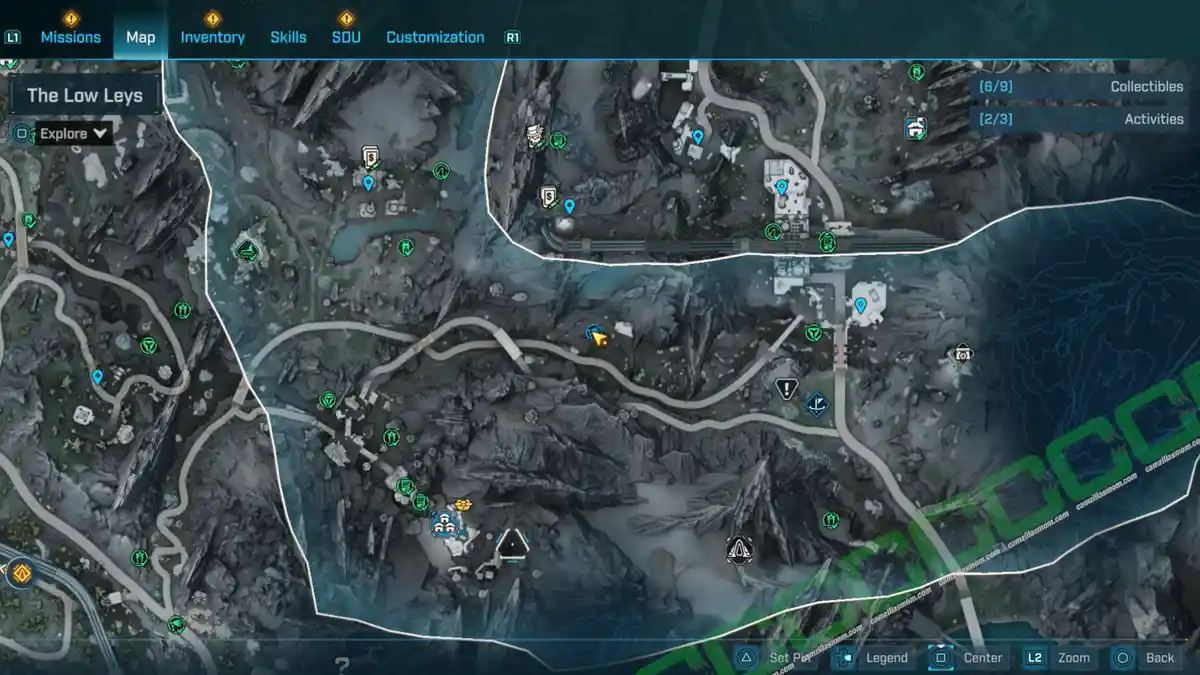The image size is (1200, 675).
Task: Select the yellow player arrow marker
Action: 600,338
